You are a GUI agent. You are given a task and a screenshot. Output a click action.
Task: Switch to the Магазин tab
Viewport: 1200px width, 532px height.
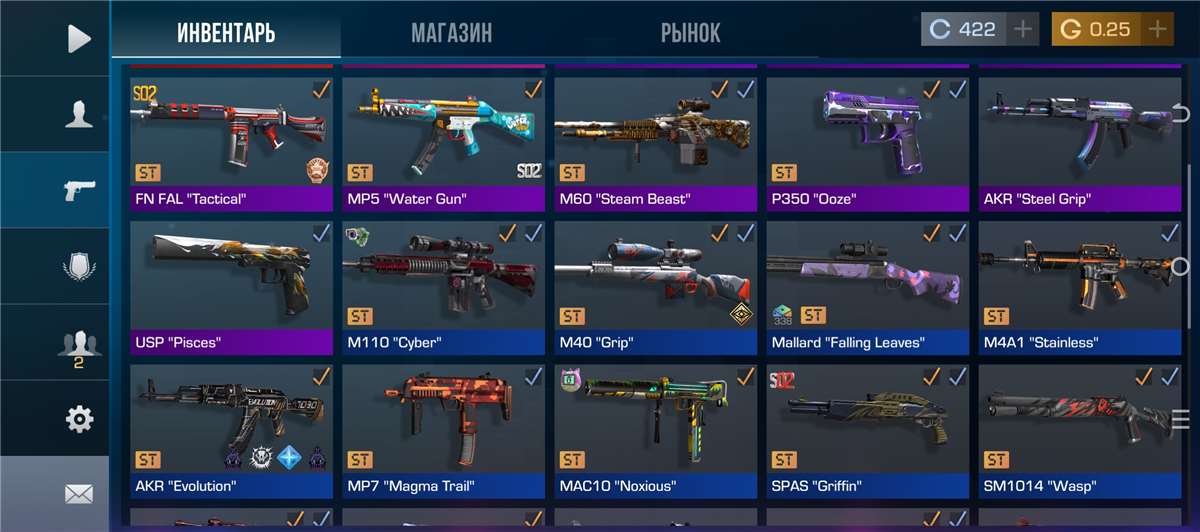click(451, 33)
